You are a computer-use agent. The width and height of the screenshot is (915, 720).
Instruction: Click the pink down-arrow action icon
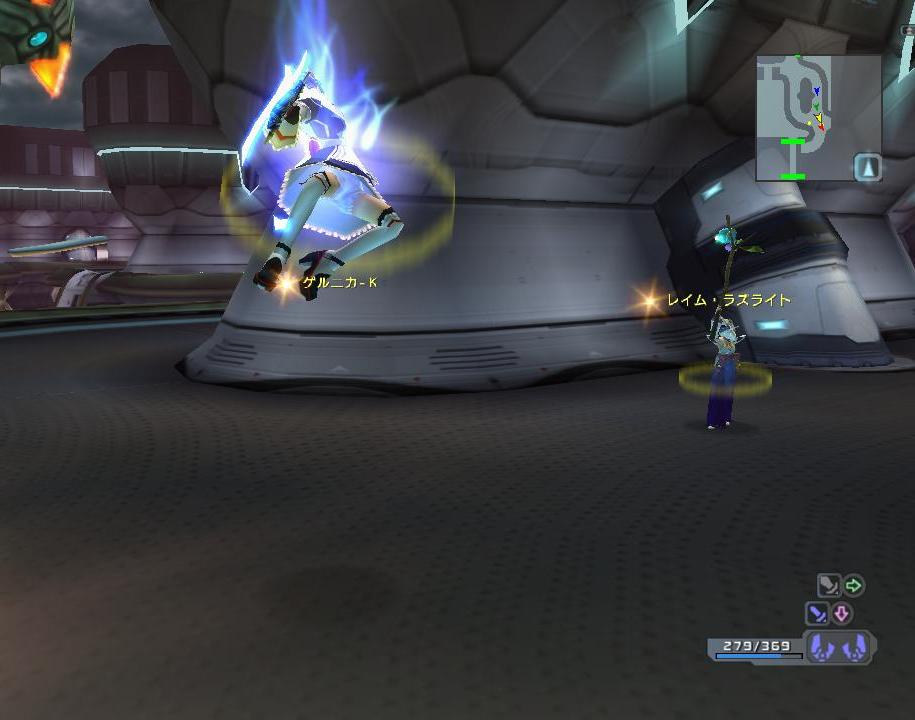point(842,613)
